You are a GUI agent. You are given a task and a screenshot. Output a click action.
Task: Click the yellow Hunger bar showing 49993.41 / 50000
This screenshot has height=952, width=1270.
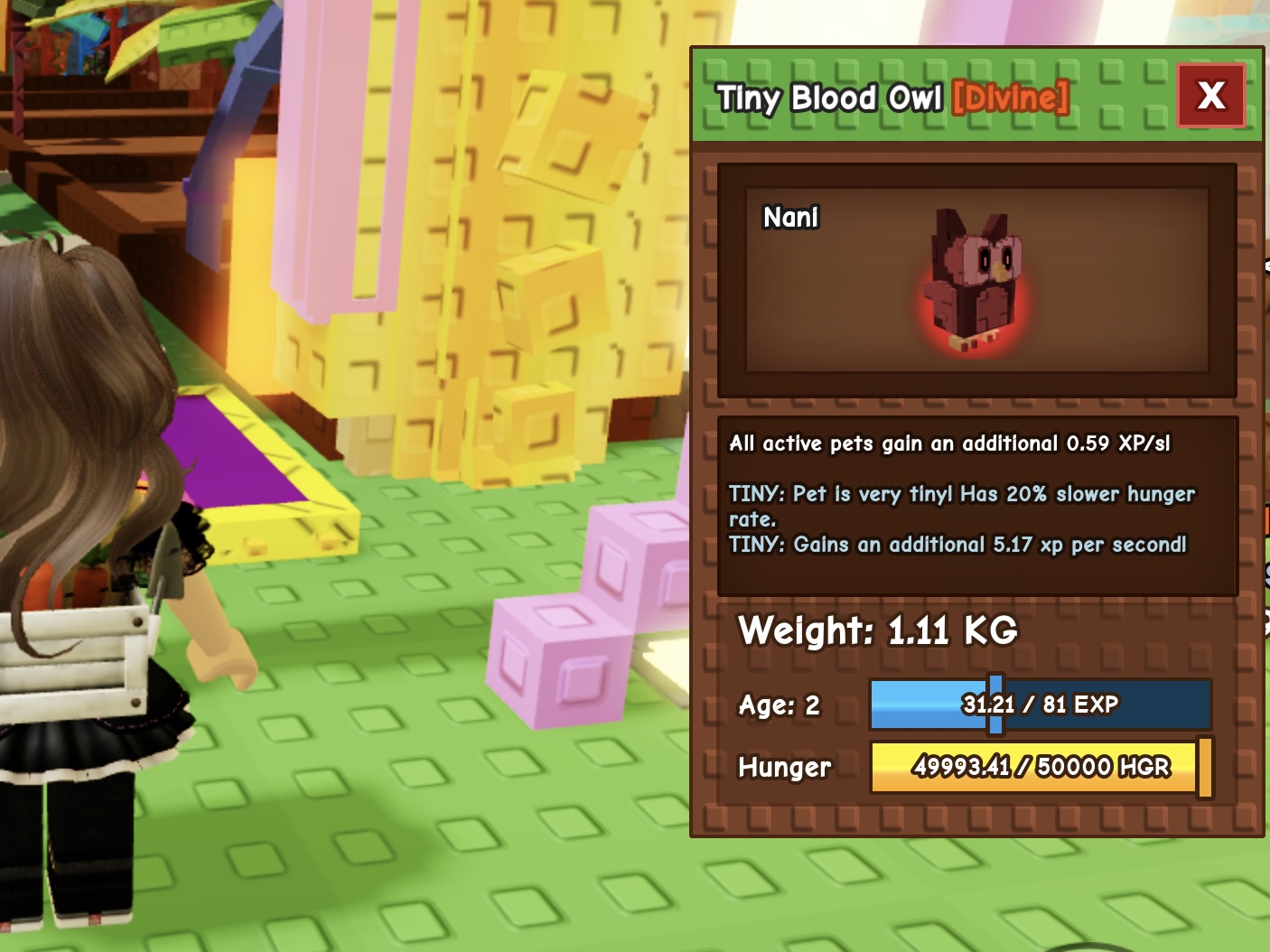pyautogui.click(x=1032, y=767)
